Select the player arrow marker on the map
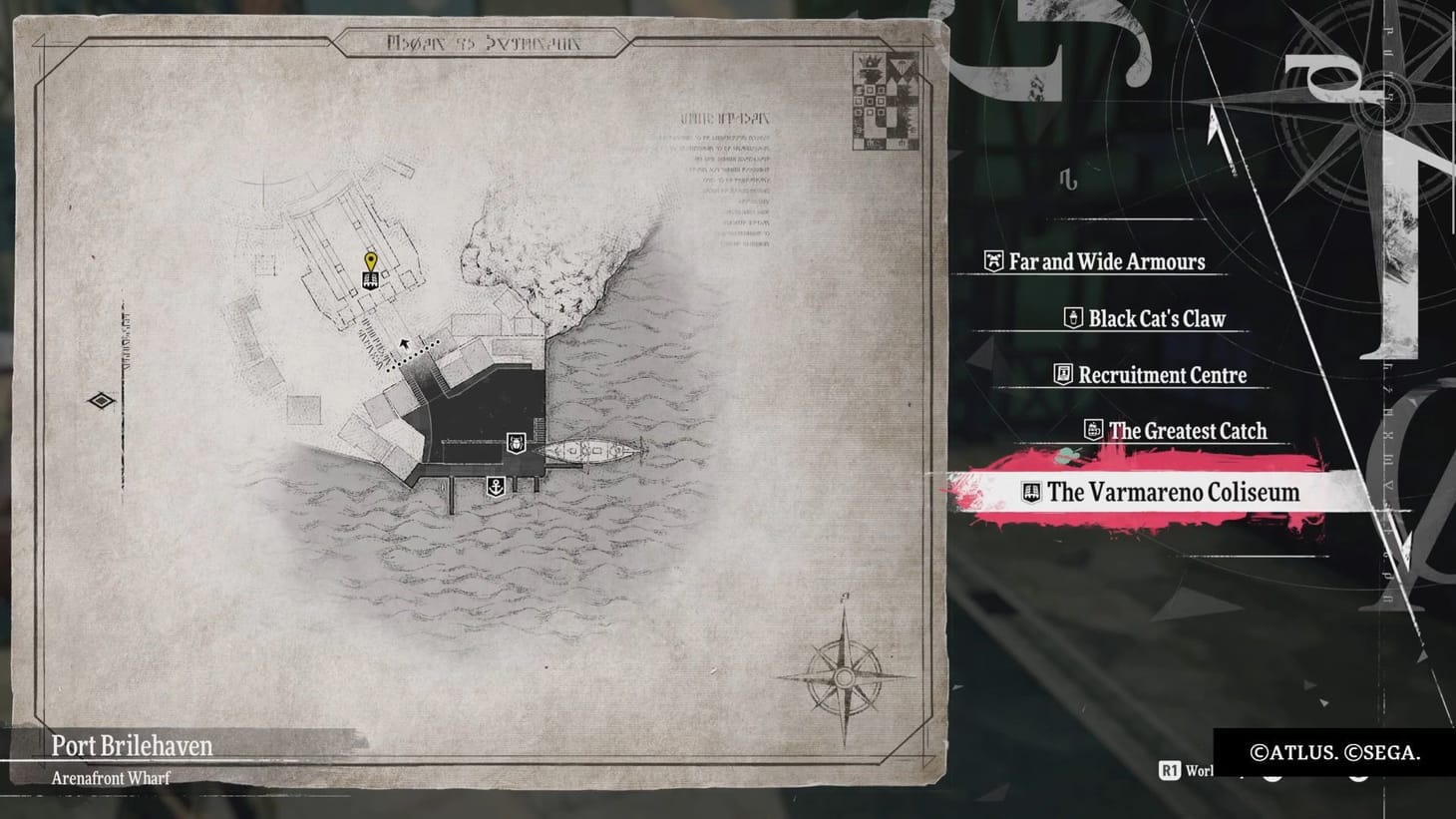The width and height of the screenshot is (1456, 819). tap(405, 343)
